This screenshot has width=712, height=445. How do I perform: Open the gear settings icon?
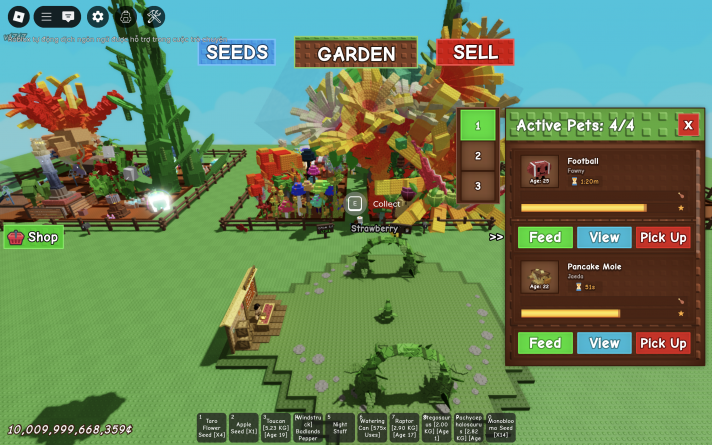[x=97, y=16]
